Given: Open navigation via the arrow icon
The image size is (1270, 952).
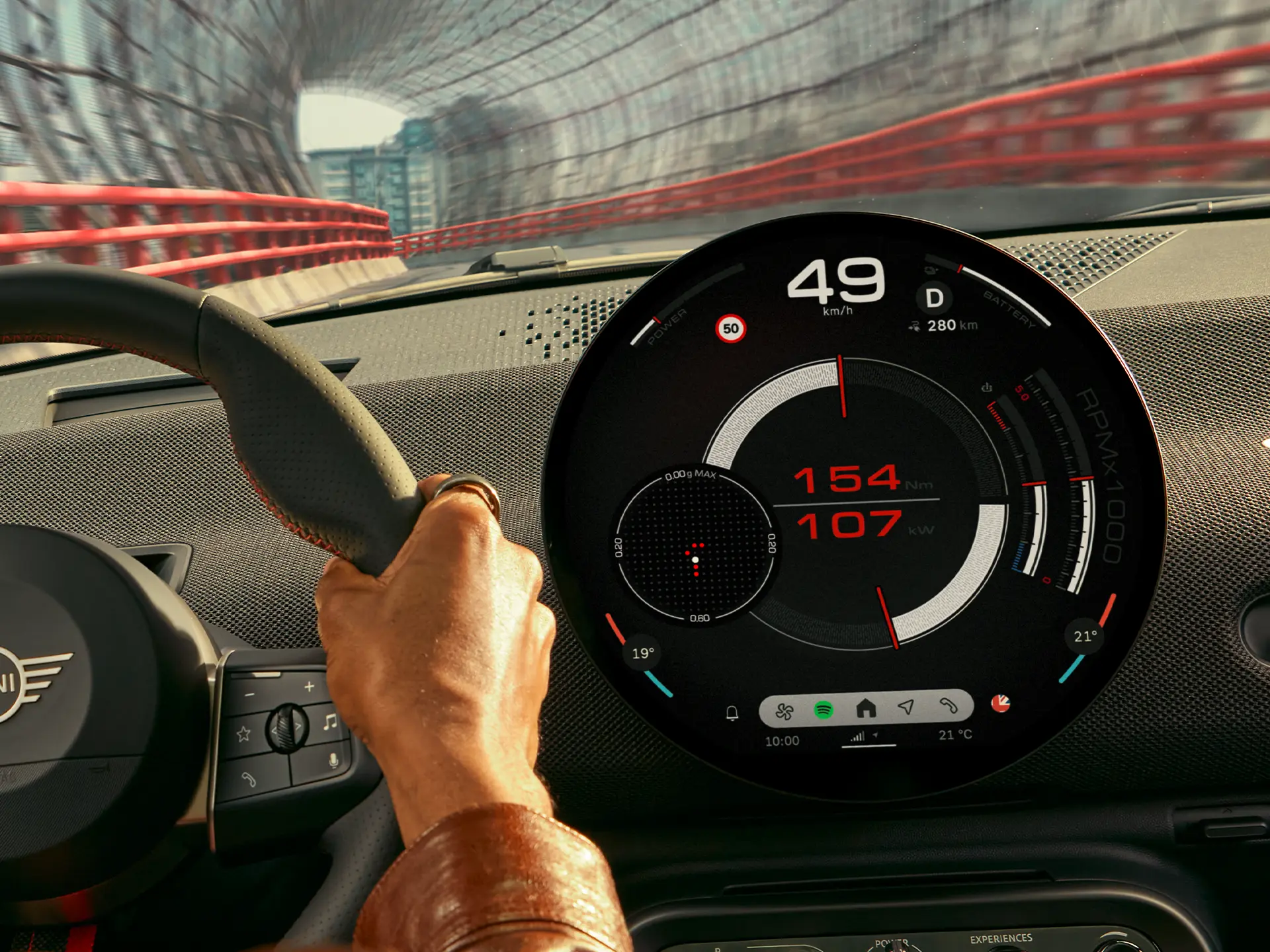Looking at the screenshot, I should [908, 707].
